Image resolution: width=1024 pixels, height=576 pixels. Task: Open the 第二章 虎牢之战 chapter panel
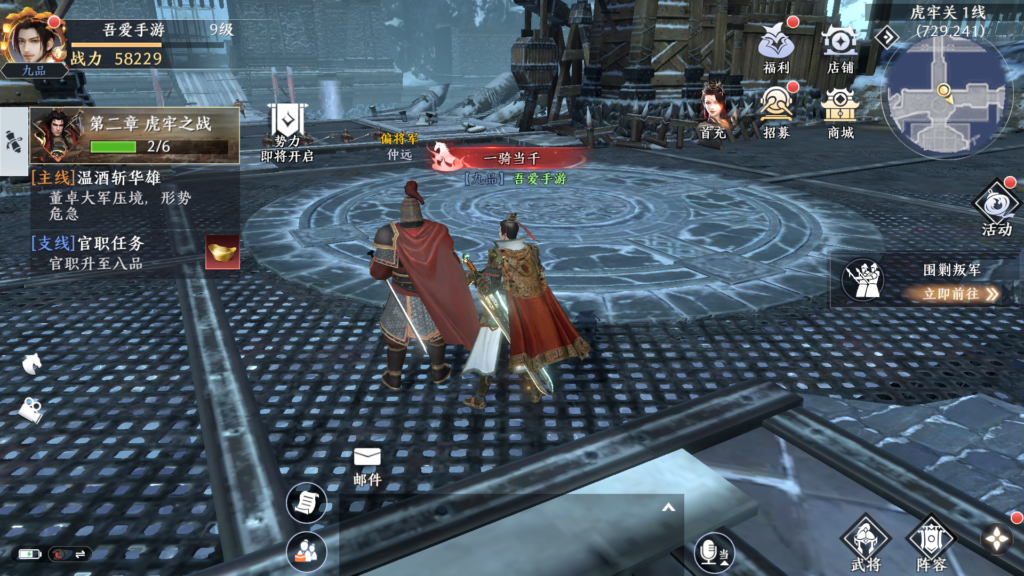[135, 135]
